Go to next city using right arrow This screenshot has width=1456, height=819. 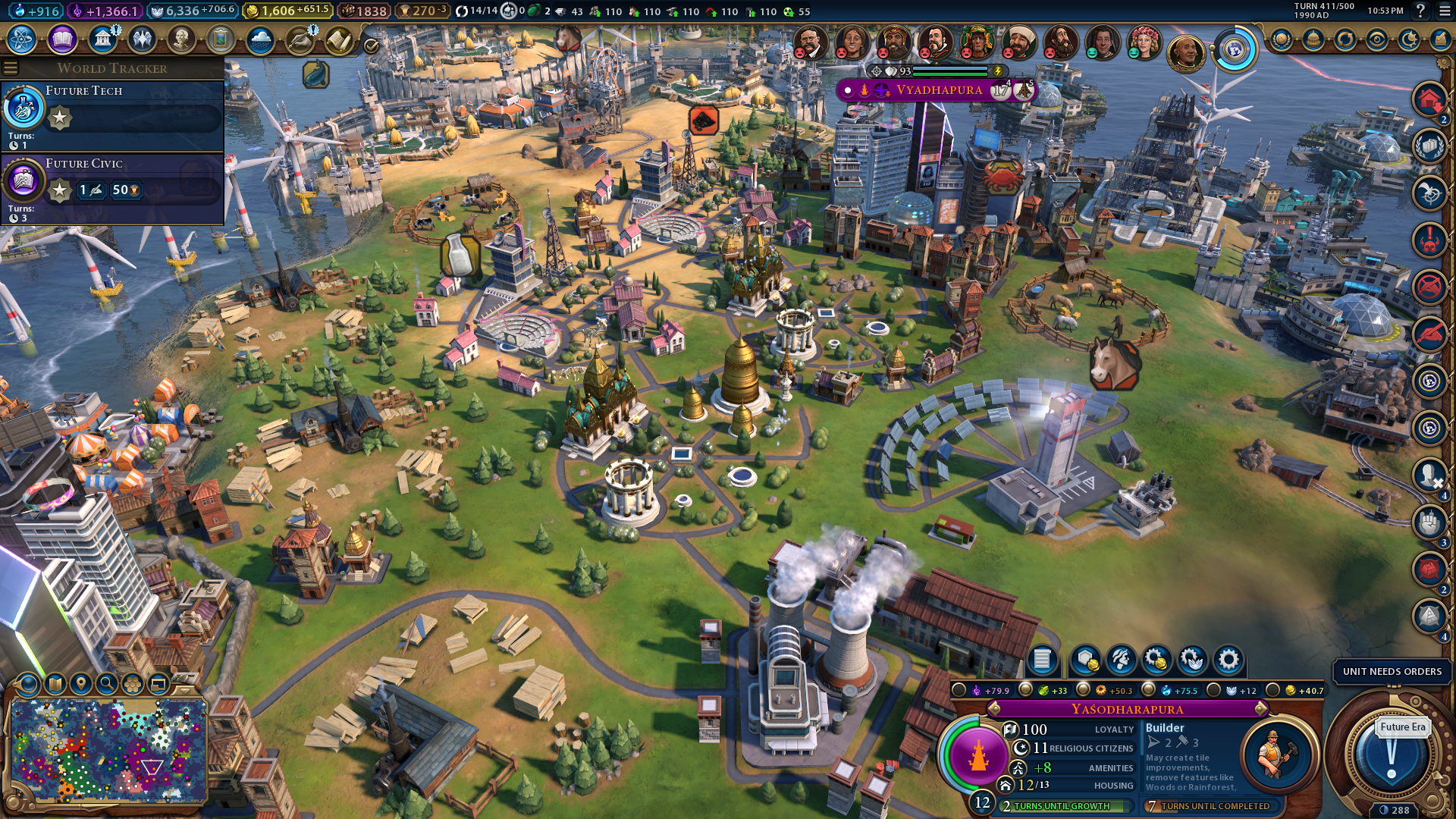pos(1261,709)
